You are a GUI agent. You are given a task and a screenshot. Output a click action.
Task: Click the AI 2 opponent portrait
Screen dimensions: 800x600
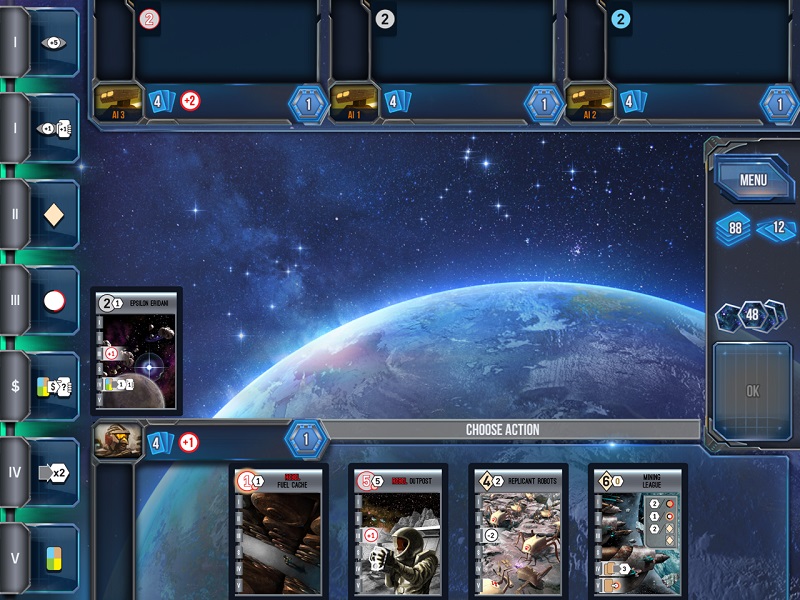[589, 101]
